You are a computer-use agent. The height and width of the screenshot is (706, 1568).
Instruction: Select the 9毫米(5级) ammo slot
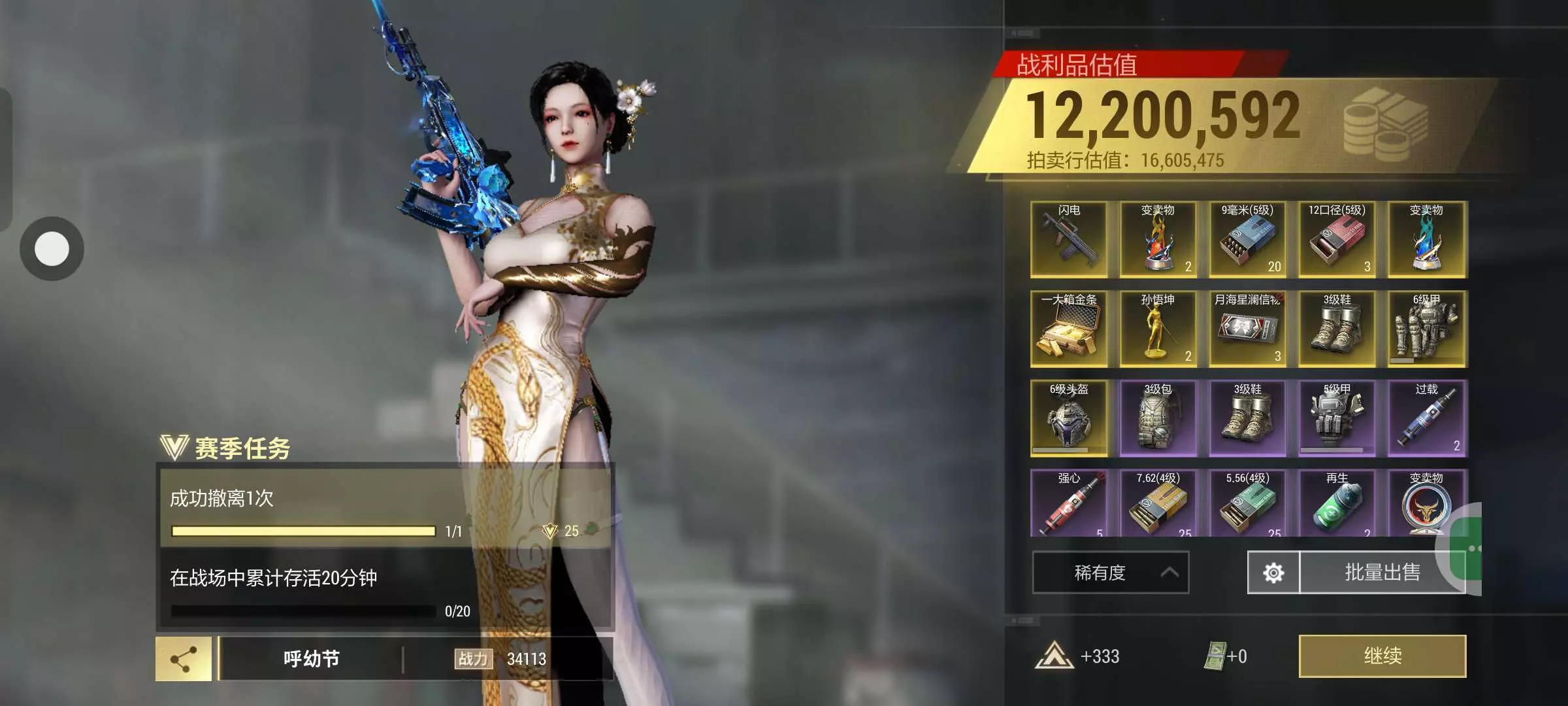point(1247,239)
